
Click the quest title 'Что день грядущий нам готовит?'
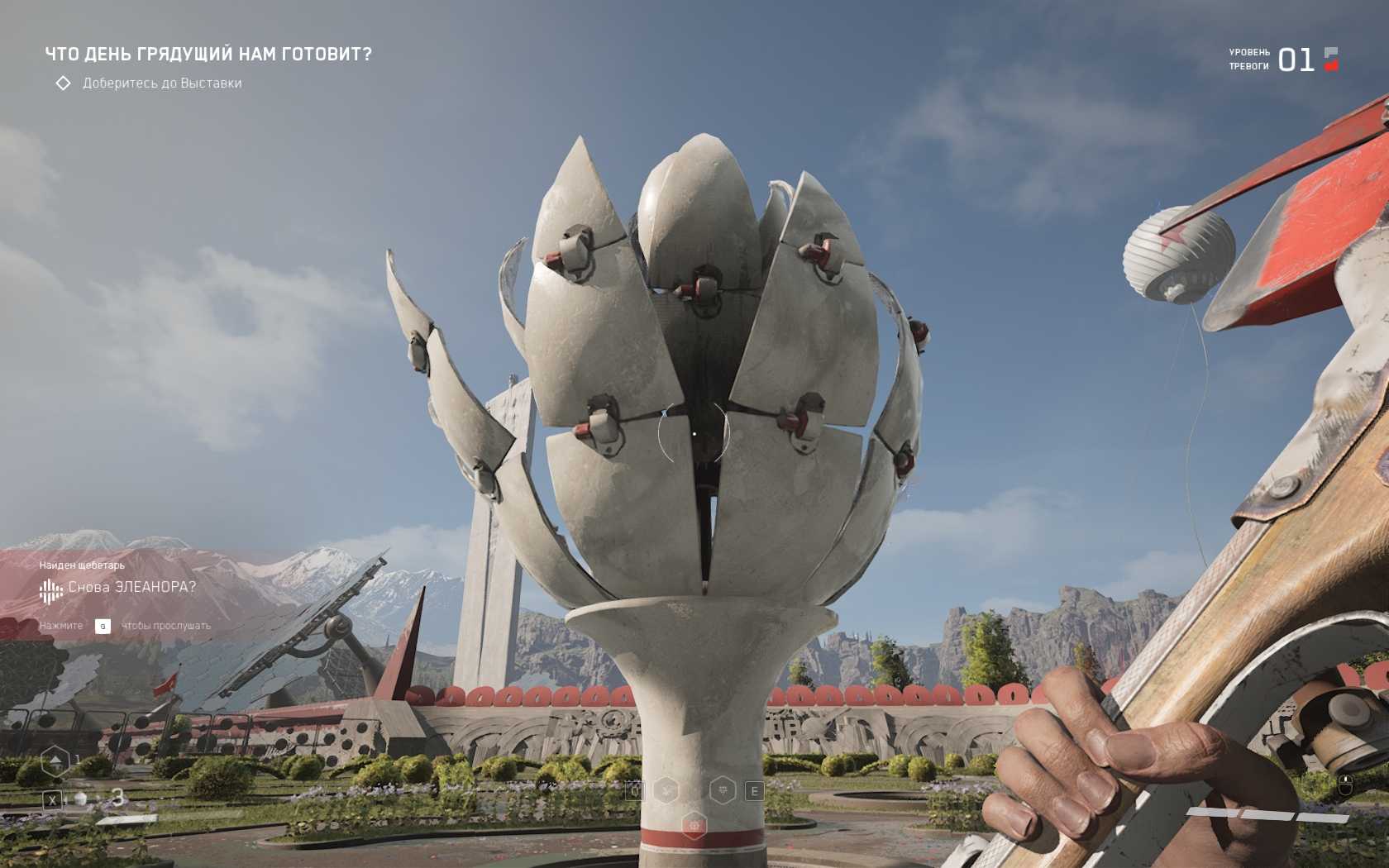point(208,55)
